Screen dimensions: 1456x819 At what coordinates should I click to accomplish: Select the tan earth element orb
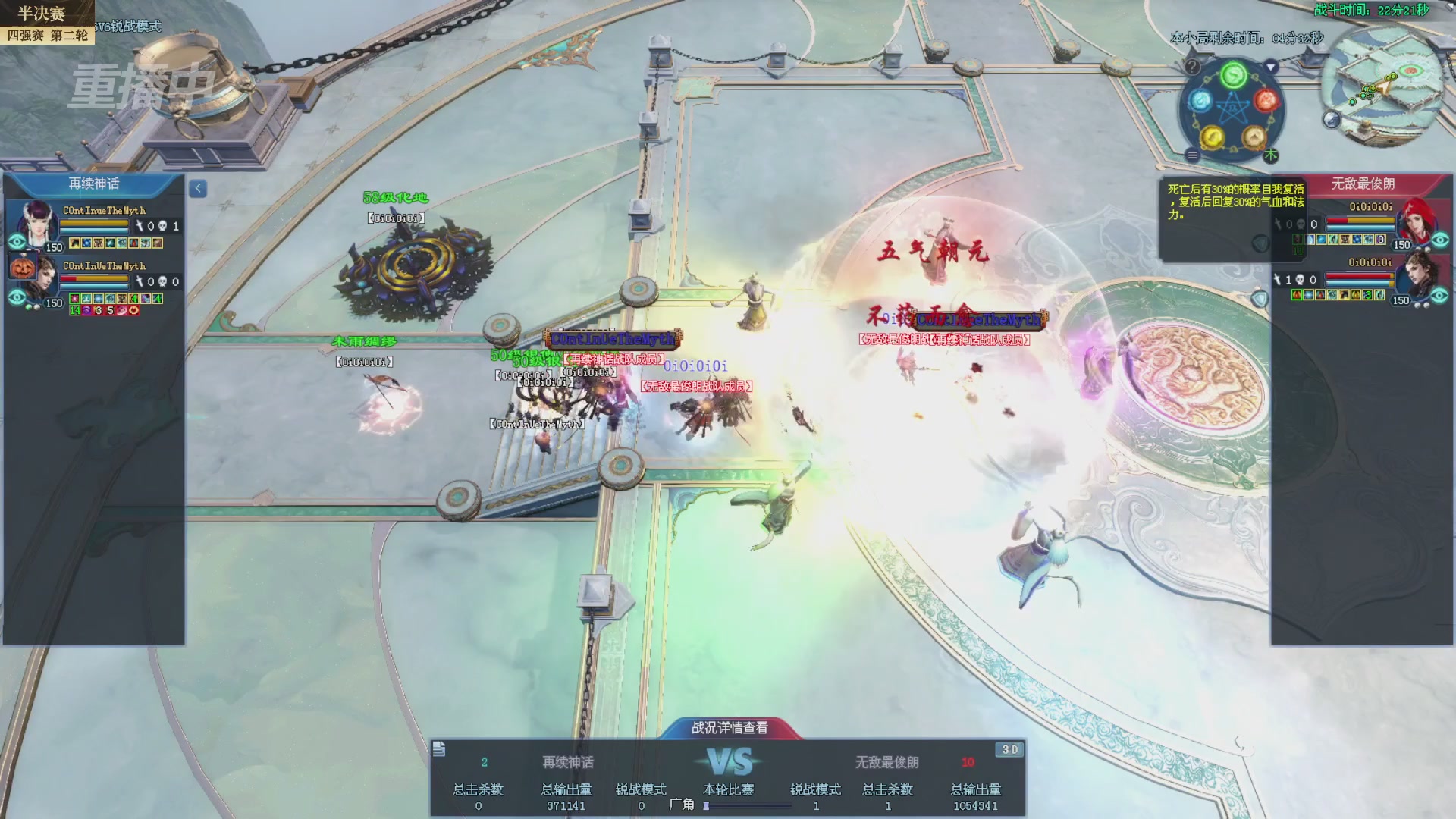[x=1254, y=137]
